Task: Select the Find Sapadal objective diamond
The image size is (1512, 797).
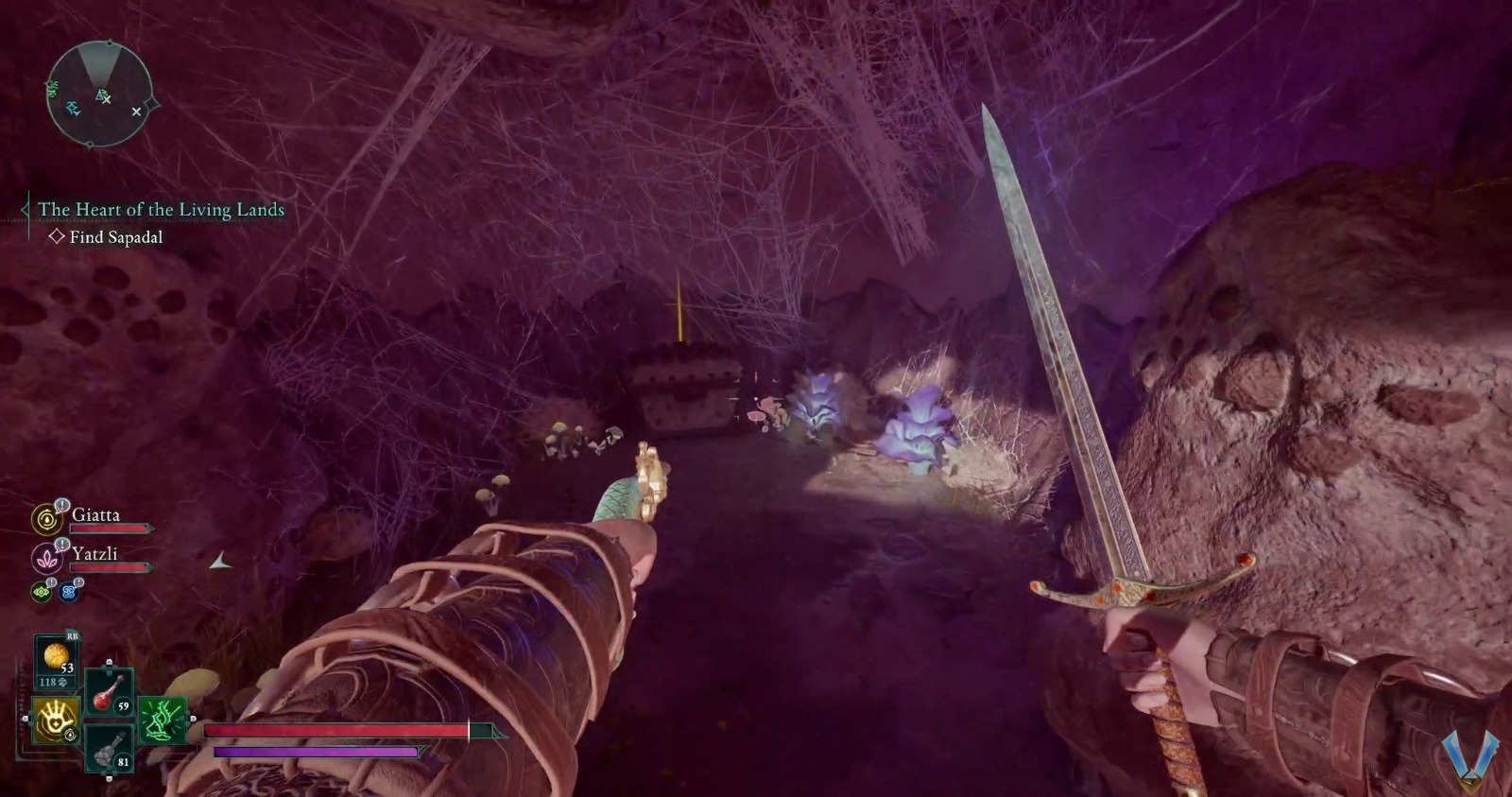Action: click(56, 236)
